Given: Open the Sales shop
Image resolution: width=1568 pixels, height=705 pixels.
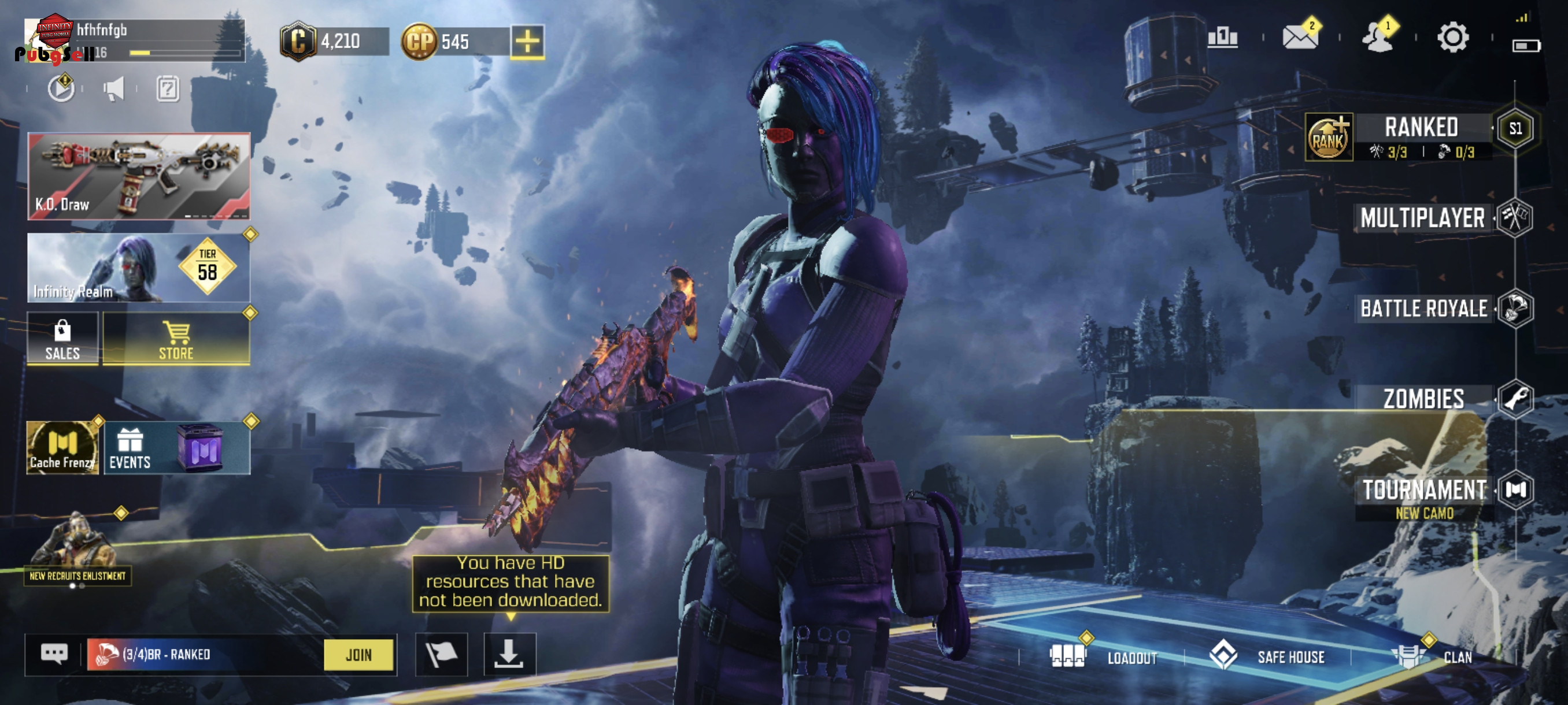Looking at the screenshot, I should pos(62,339).
